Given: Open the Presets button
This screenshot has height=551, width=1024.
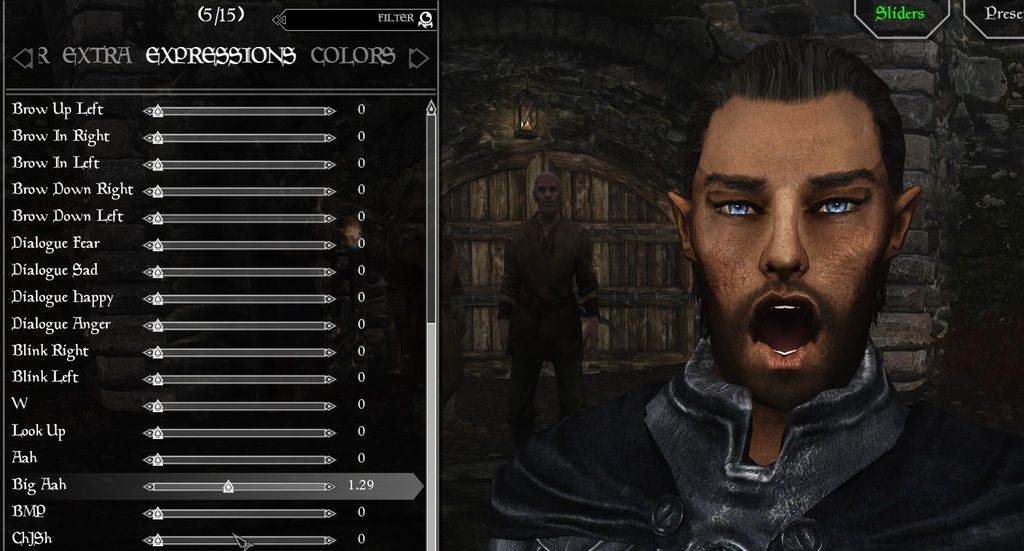Looking at the screenshot, I should click(x=1000, y=14).
